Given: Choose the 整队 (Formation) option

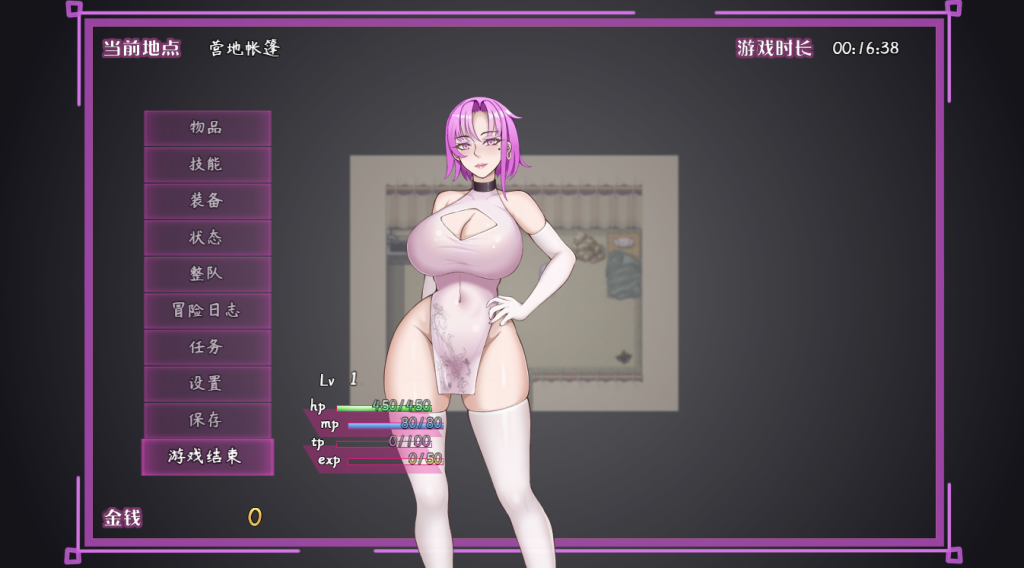Looking at the screenshot, I should 207,274.
